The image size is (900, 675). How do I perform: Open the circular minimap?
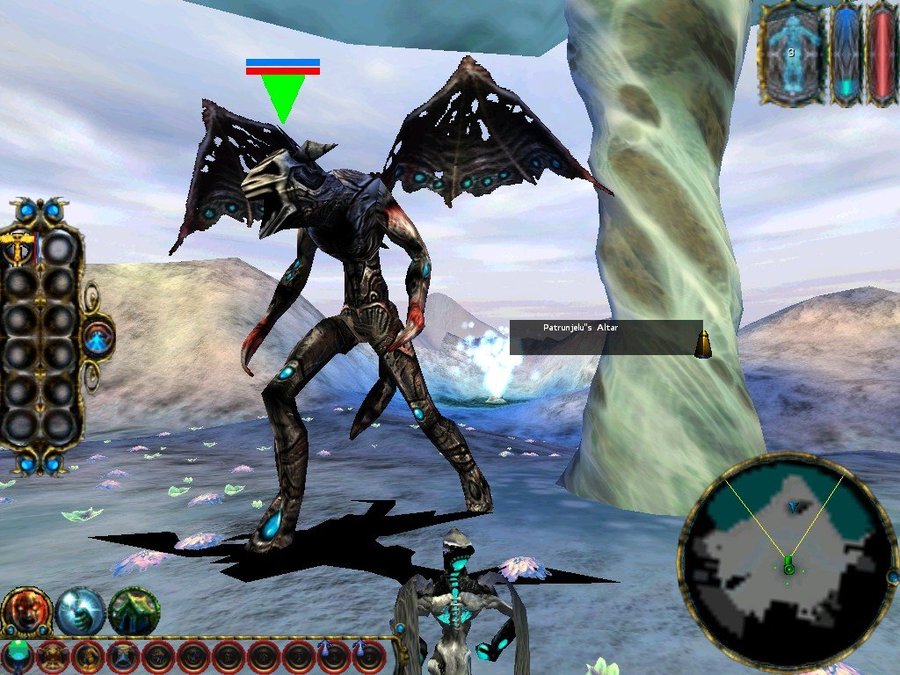(x=787, y=564)
